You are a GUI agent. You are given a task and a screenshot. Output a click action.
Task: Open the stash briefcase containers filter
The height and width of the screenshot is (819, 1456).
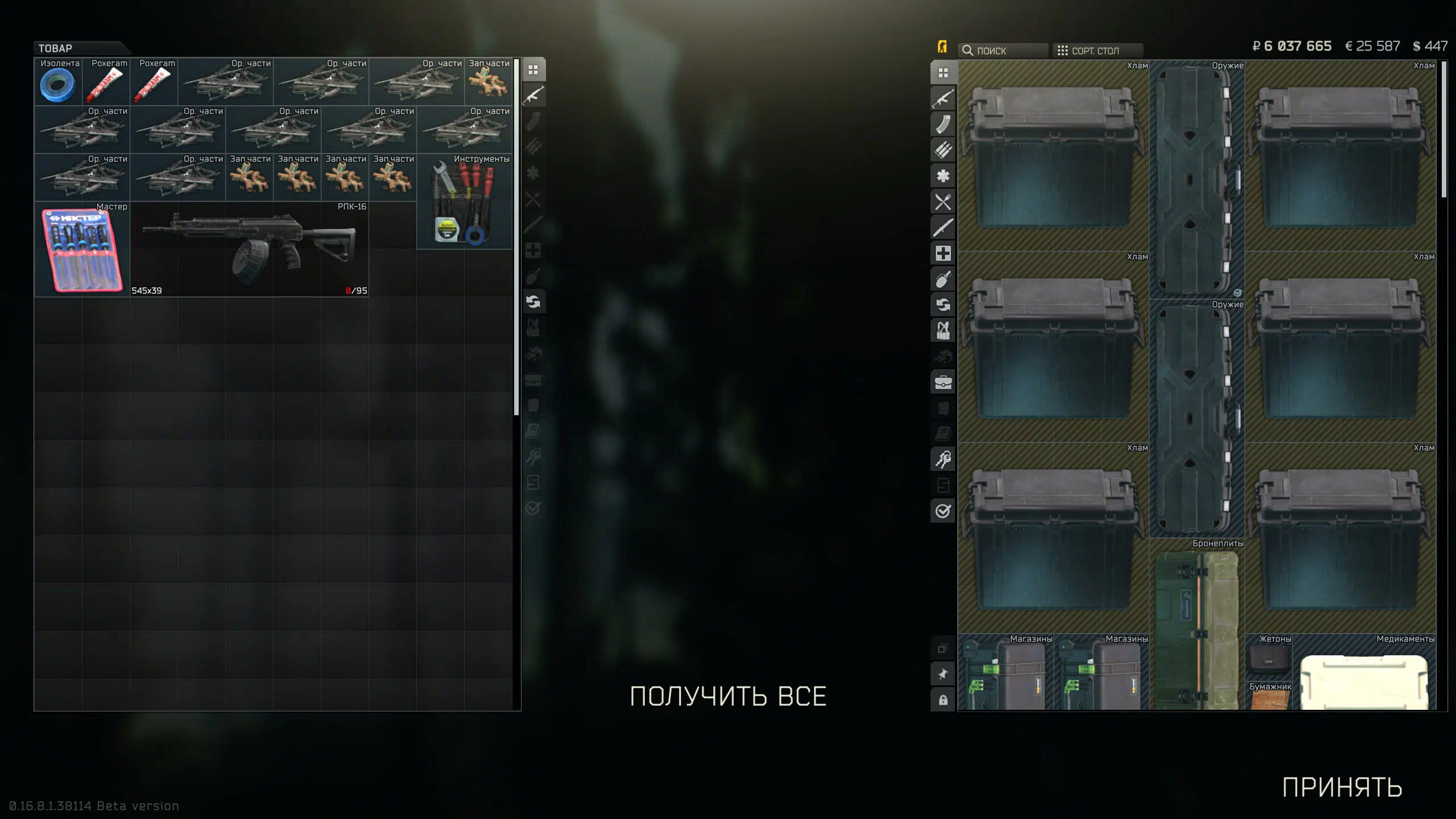pos(943,382)
